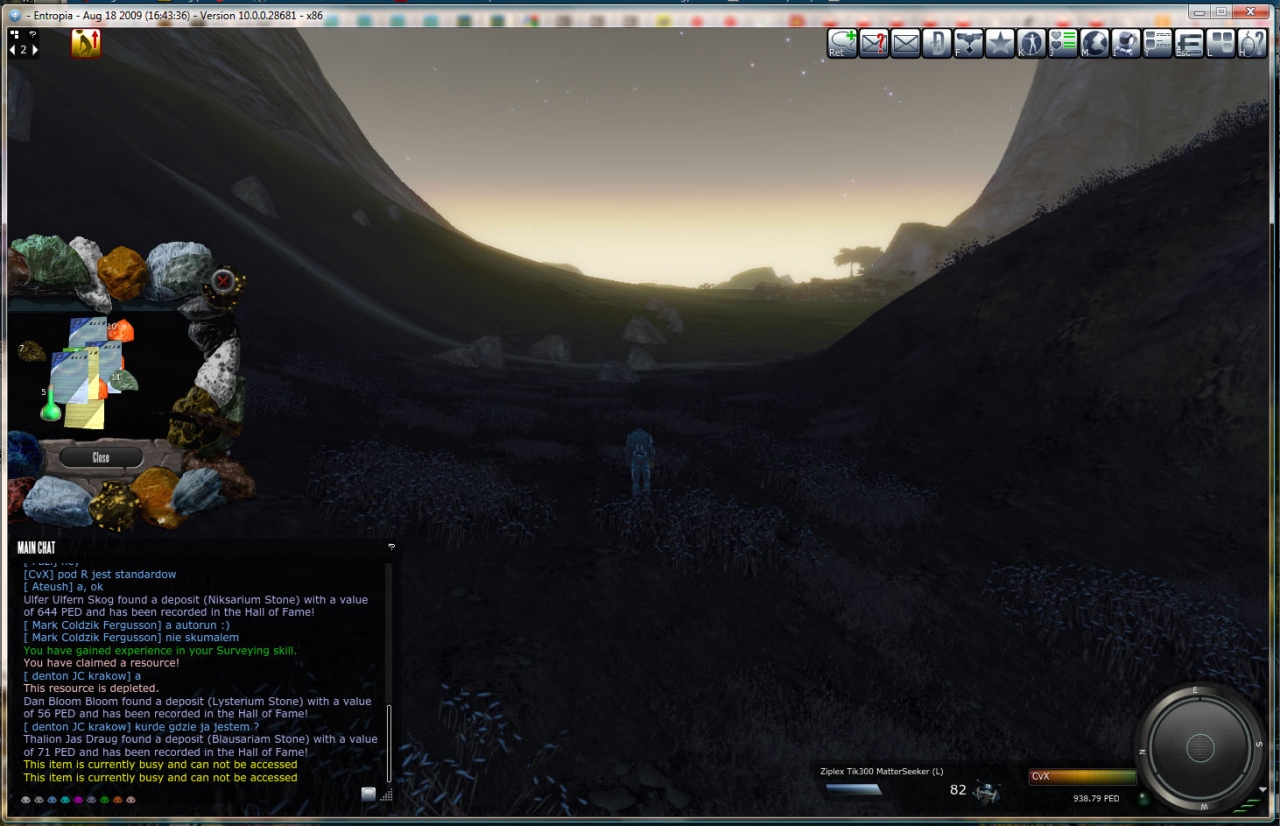Open the human figure skills icon
Viewport: 1280px width, 826px height.
[x=1031, y=43]
